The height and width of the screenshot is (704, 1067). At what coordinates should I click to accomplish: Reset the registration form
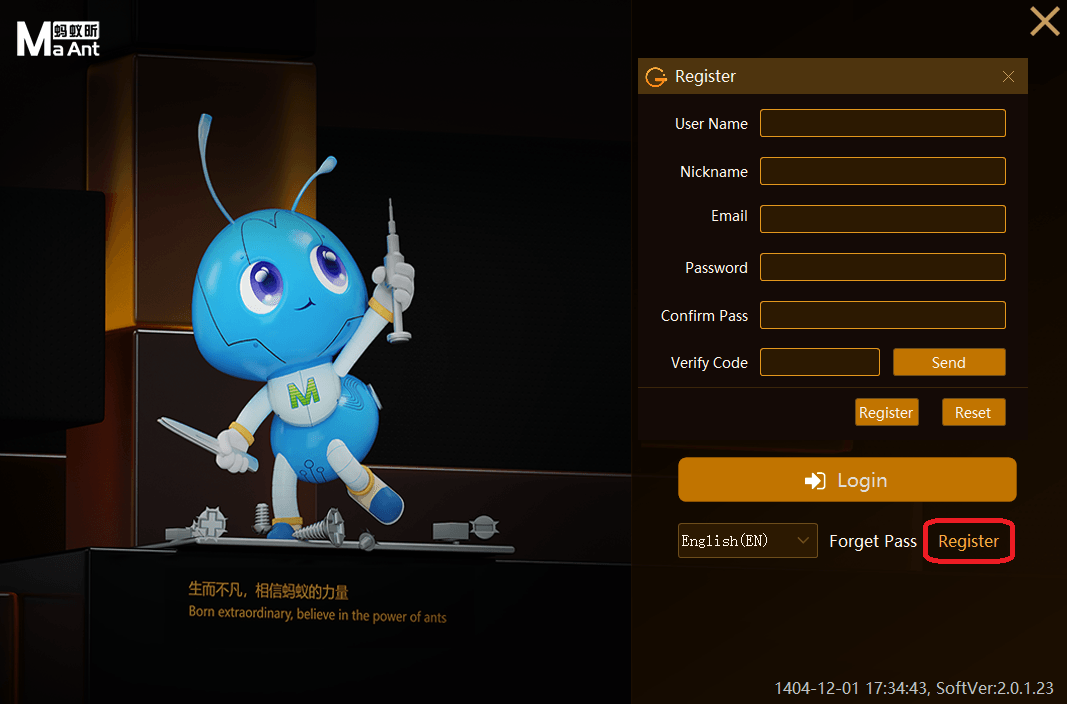973,412
